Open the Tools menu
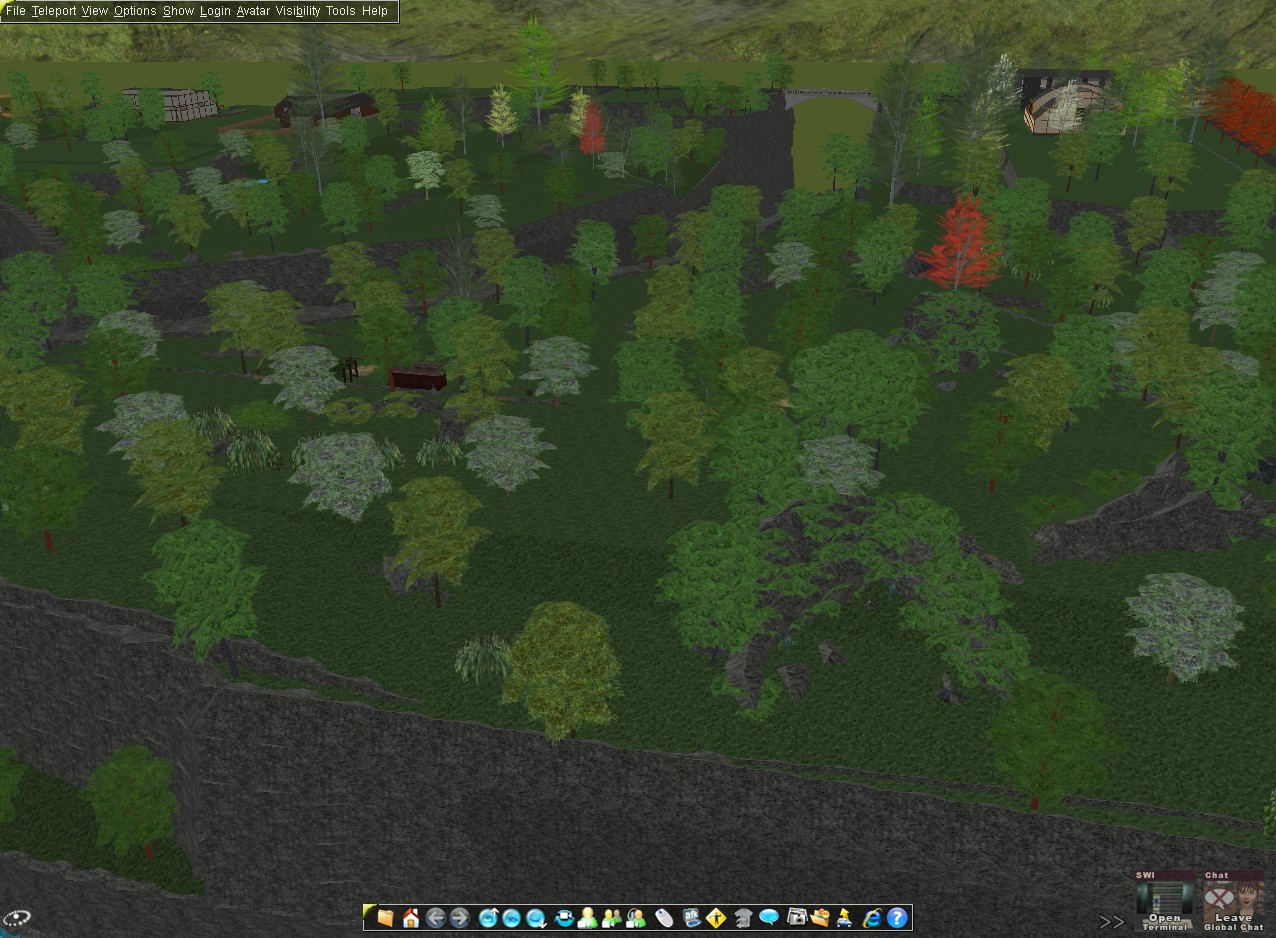The image size is (1276, 938). 340,11
